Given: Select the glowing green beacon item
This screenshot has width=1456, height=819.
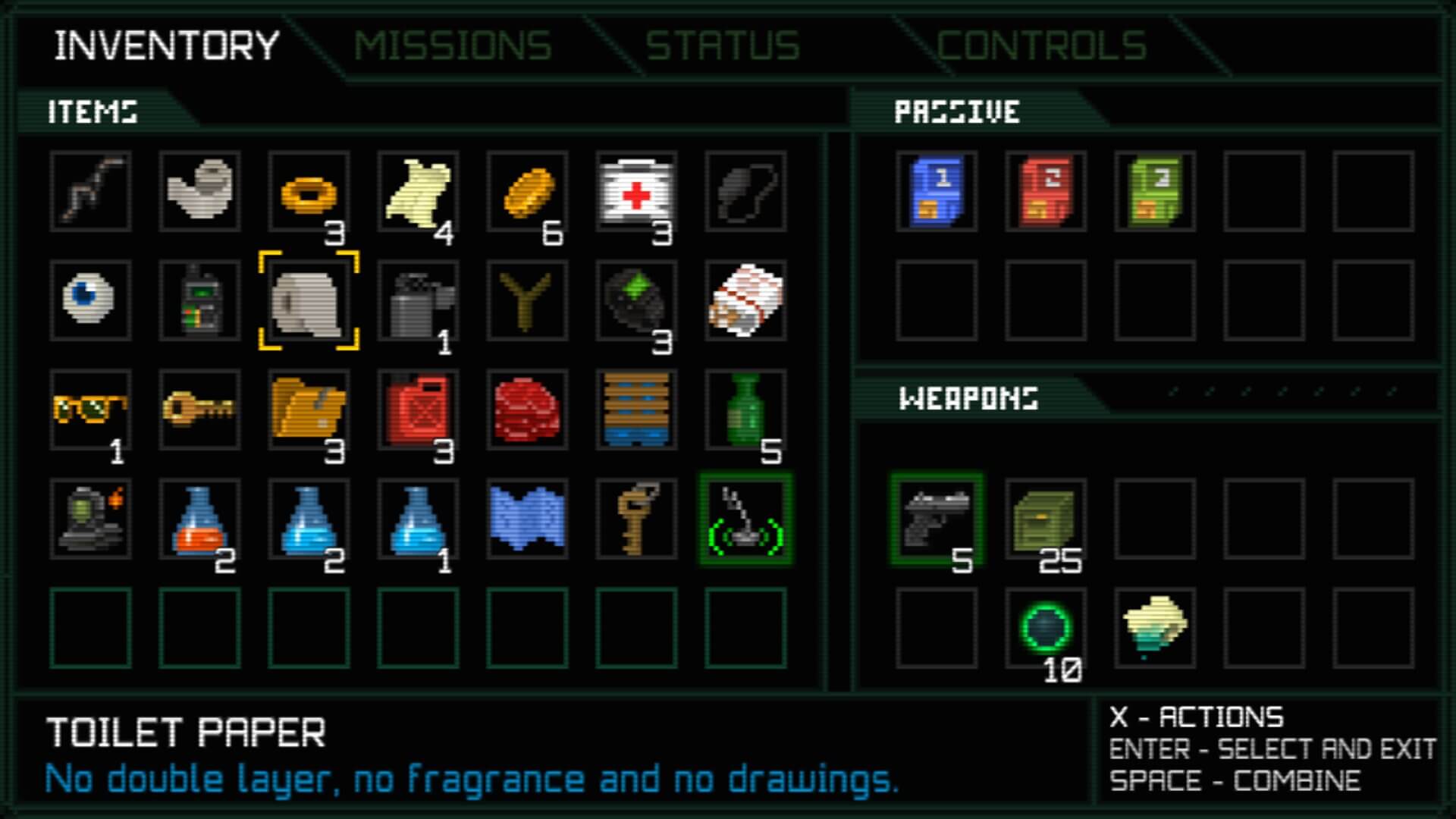Looking at the screenshot, I should pyautogui.click(x=747, y=519).
